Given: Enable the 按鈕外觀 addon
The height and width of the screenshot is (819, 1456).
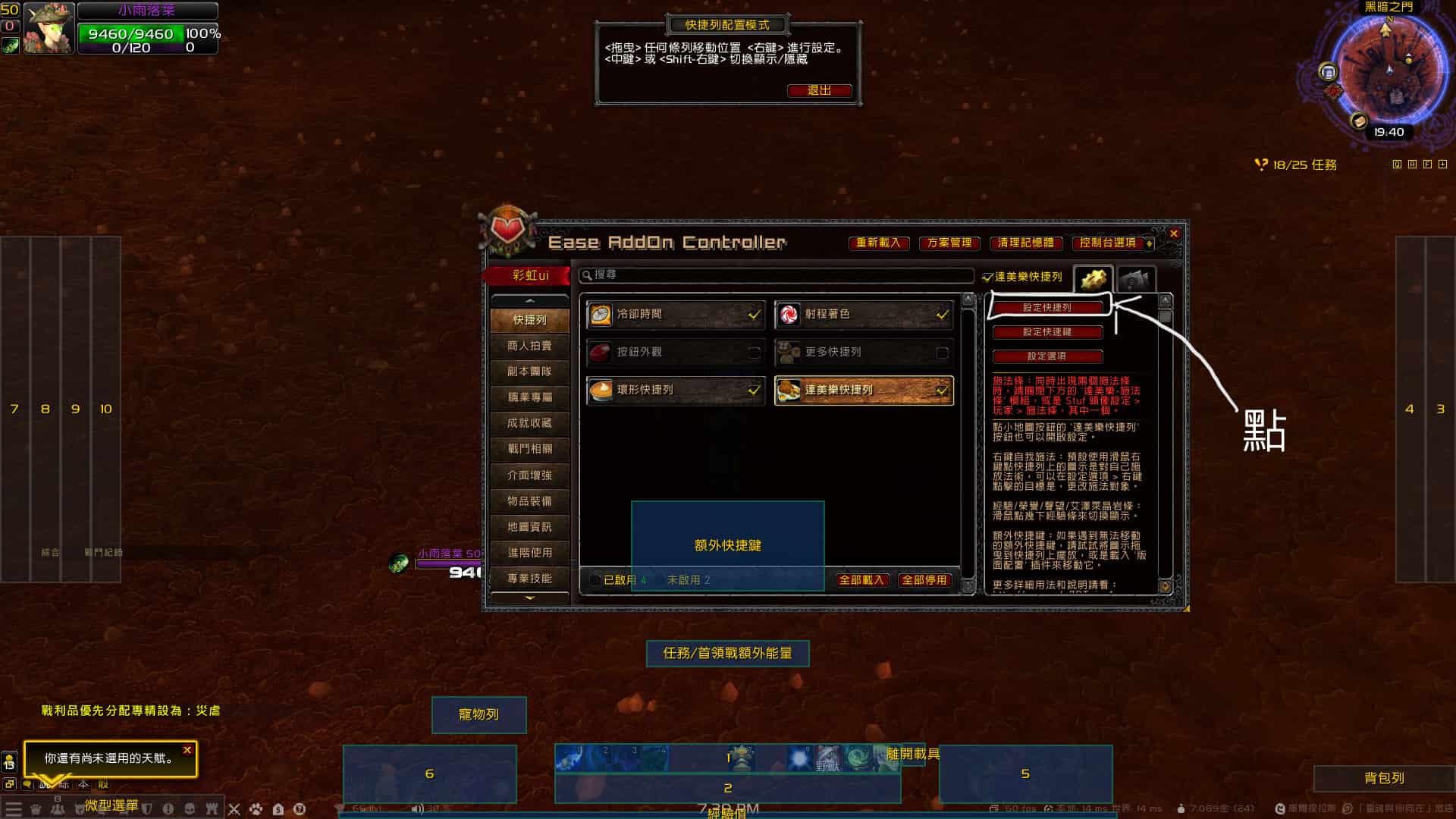Looking at the screenshot, I should tap(754, 352).
